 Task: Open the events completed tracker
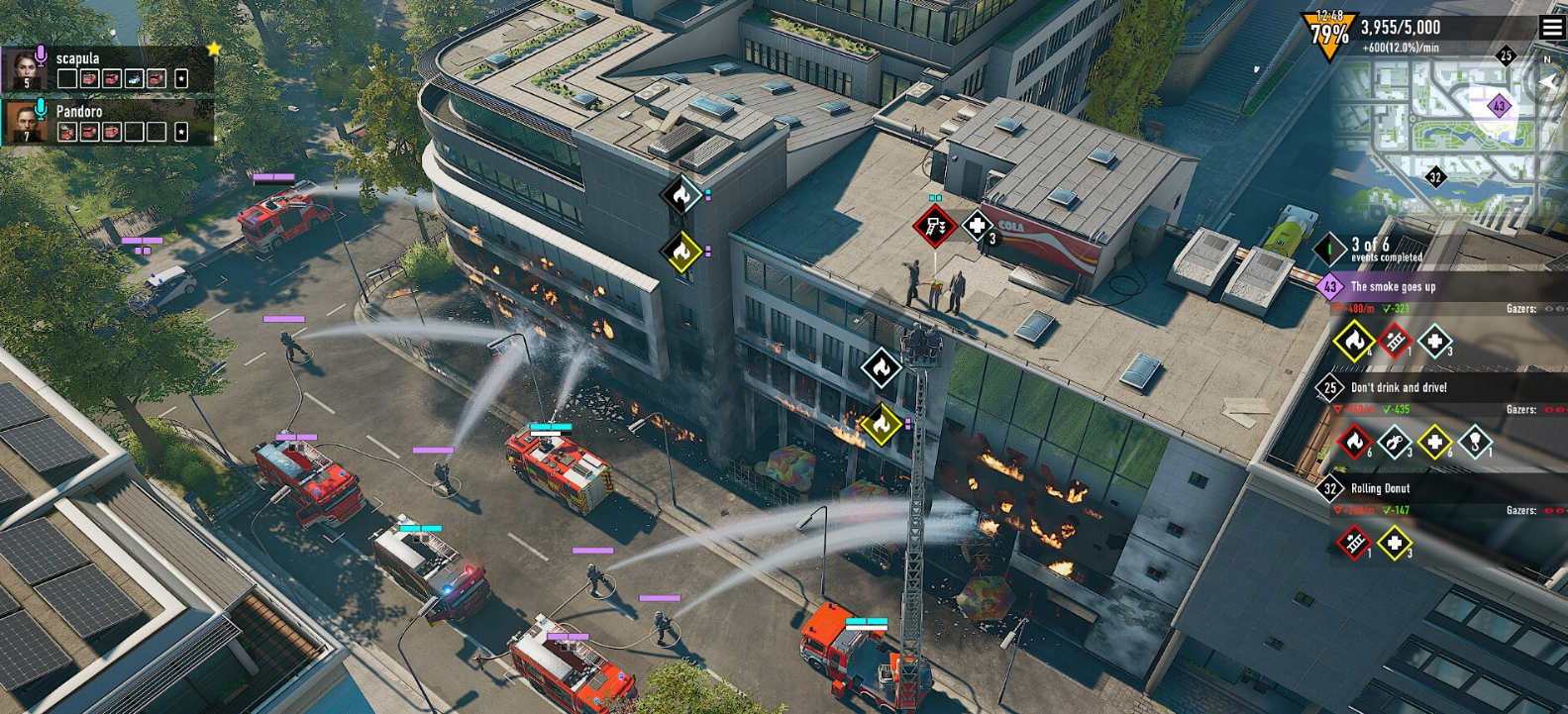[1372, 249]
